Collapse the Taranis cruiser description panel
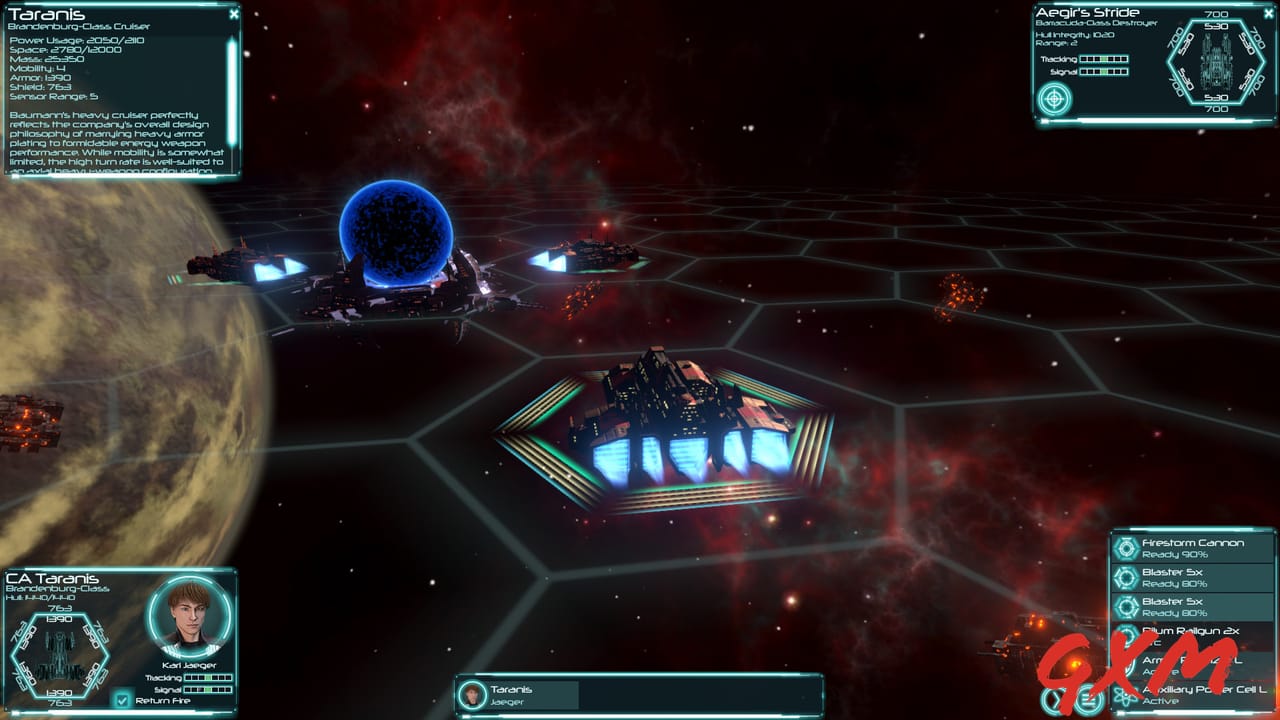The width and height of the screenshot is (1280, 720). point(233,14)
